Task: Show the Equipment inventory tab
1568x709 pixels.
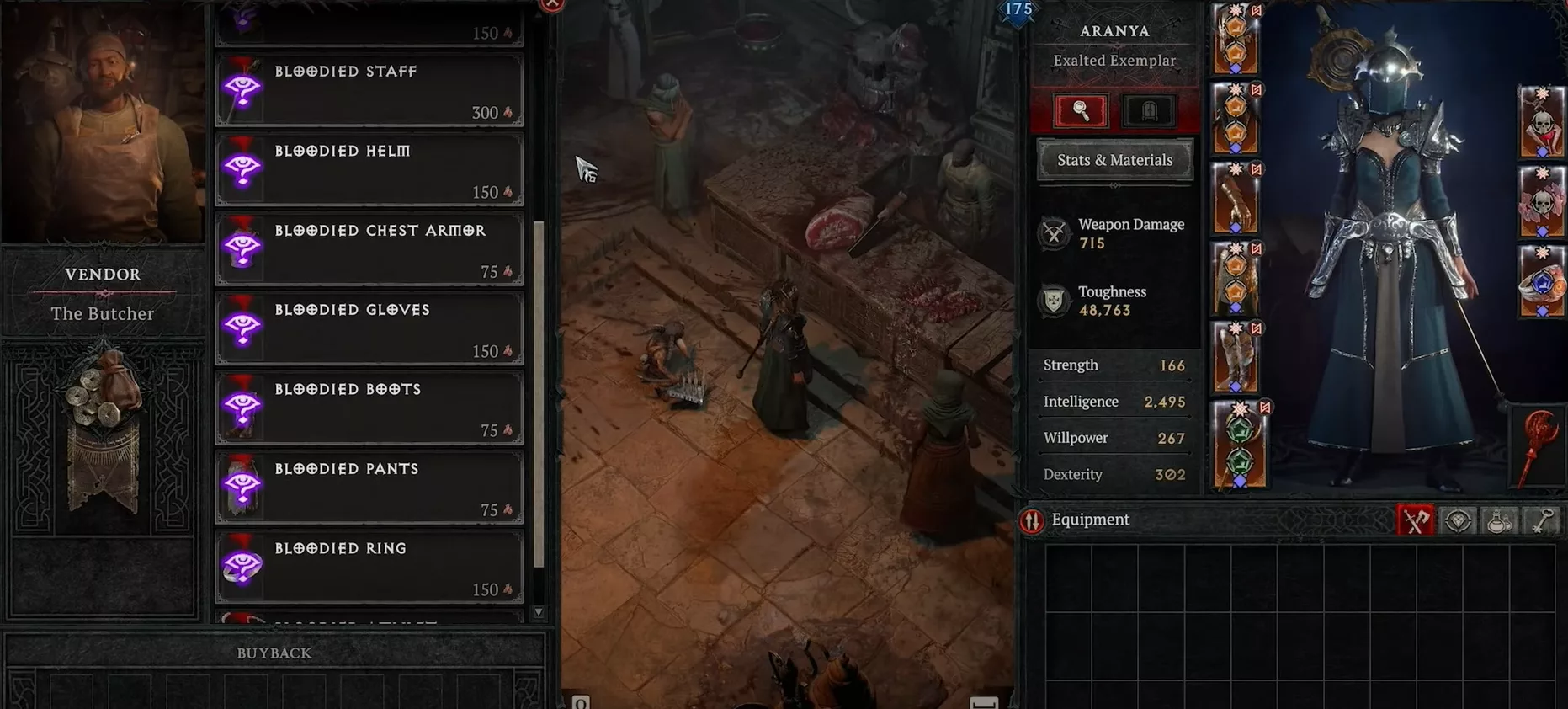Action: 1415,520
